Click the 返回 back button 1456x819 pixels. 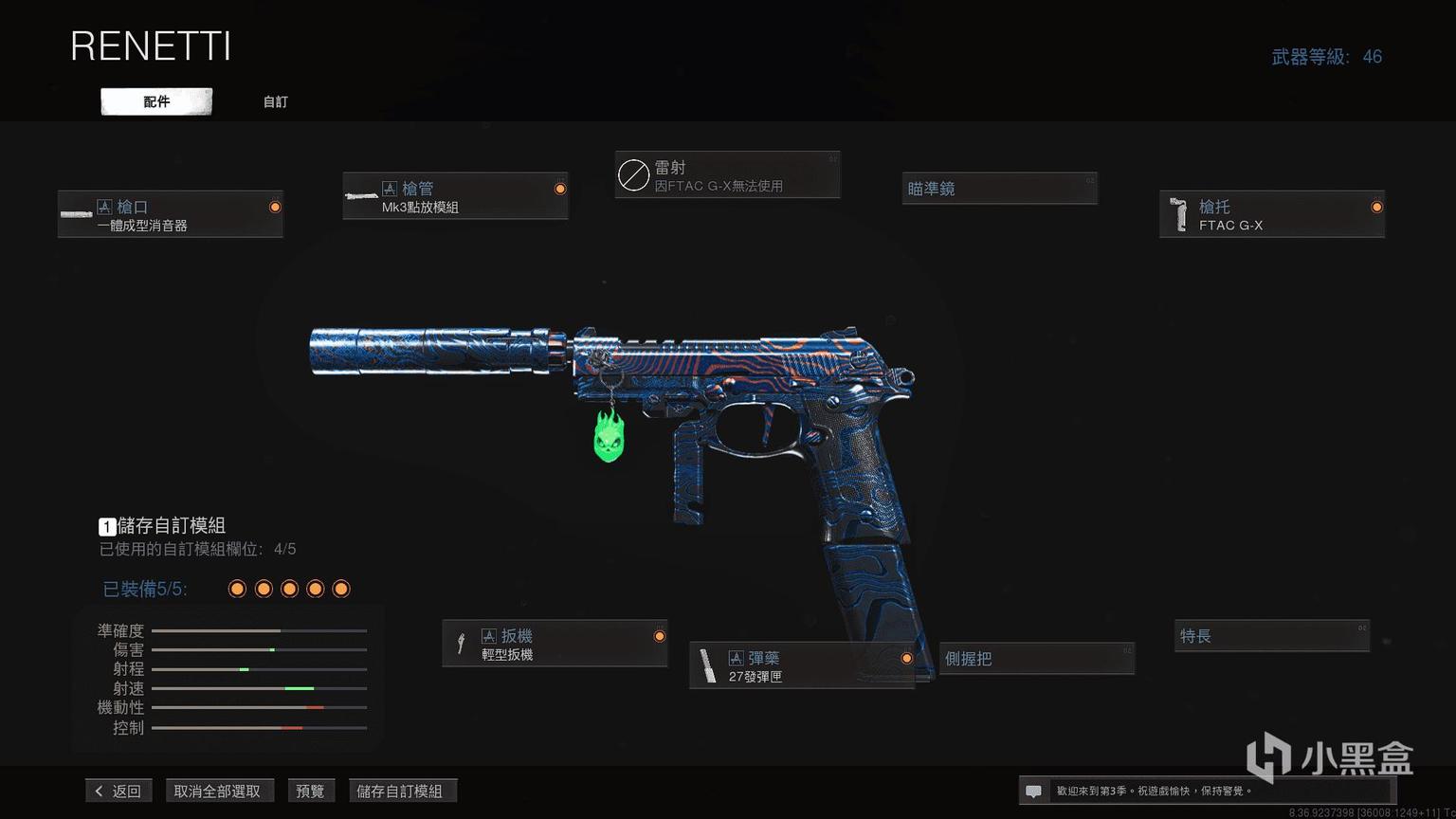point(118,791)
